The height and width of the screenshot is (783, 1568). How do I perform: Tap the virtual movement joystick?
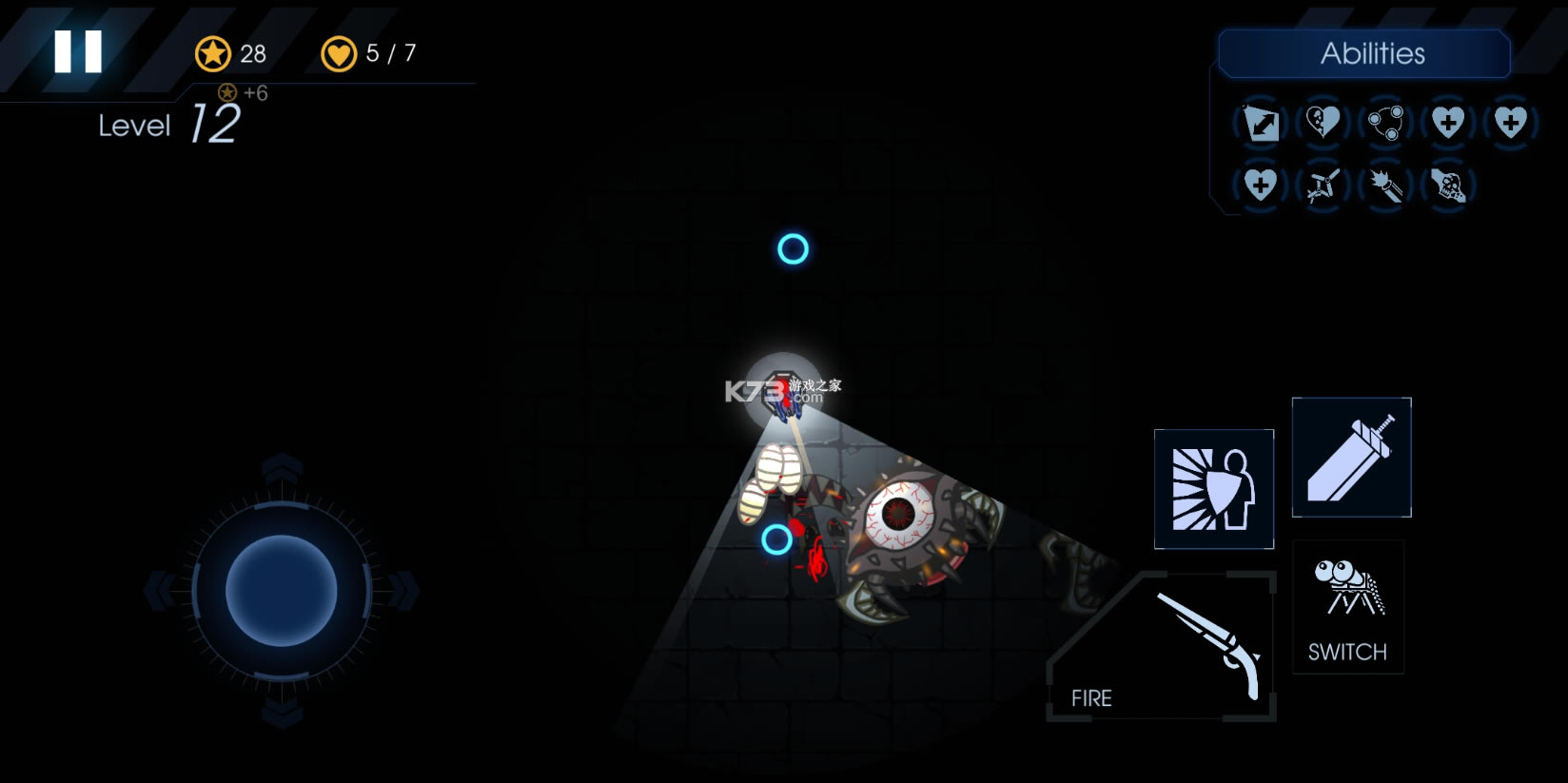[281, 591]
